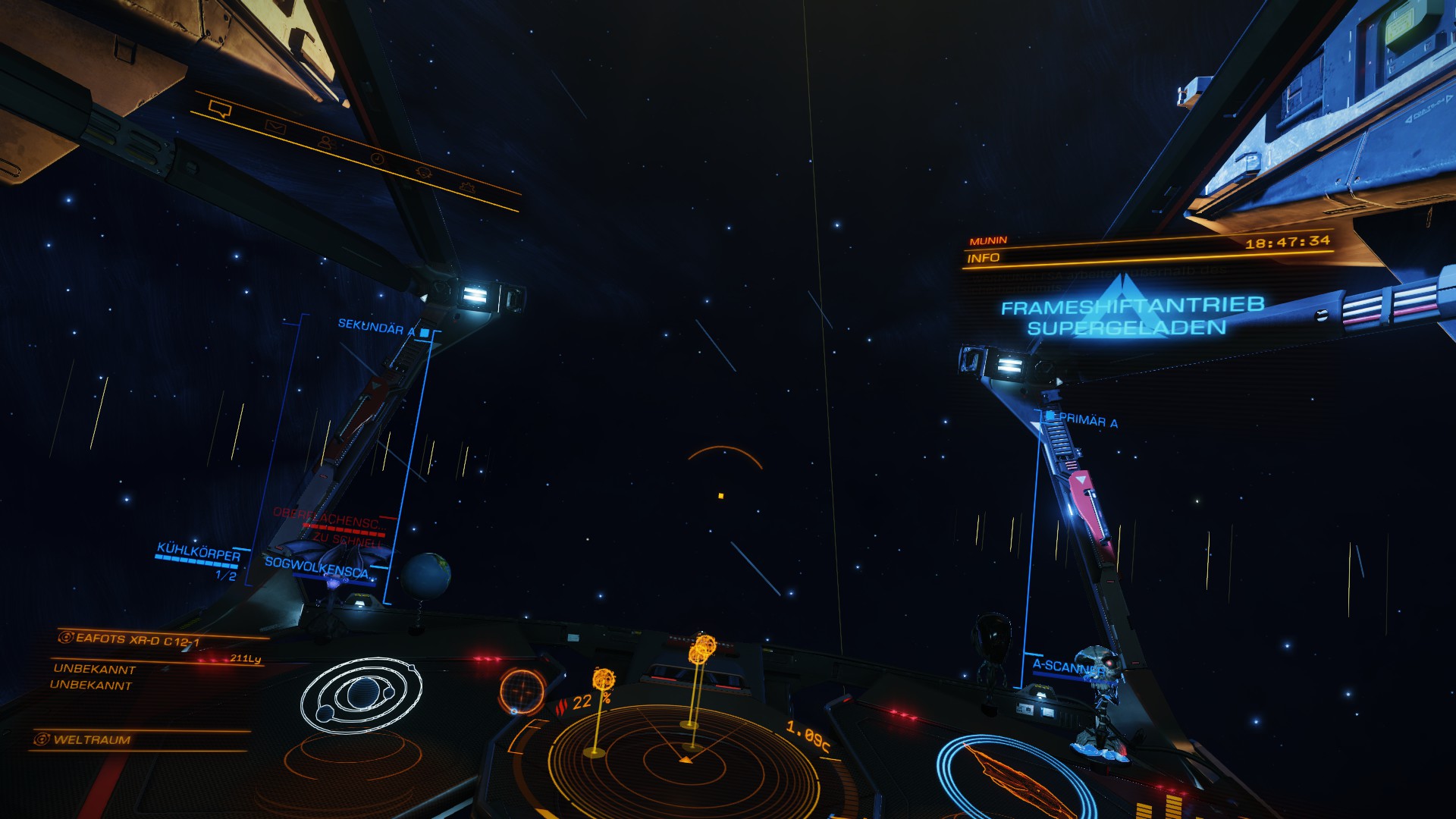The width and height of the screenshot is (1456, 819).
Task: Show the clock history comms tab
Action: click(377, 158)
